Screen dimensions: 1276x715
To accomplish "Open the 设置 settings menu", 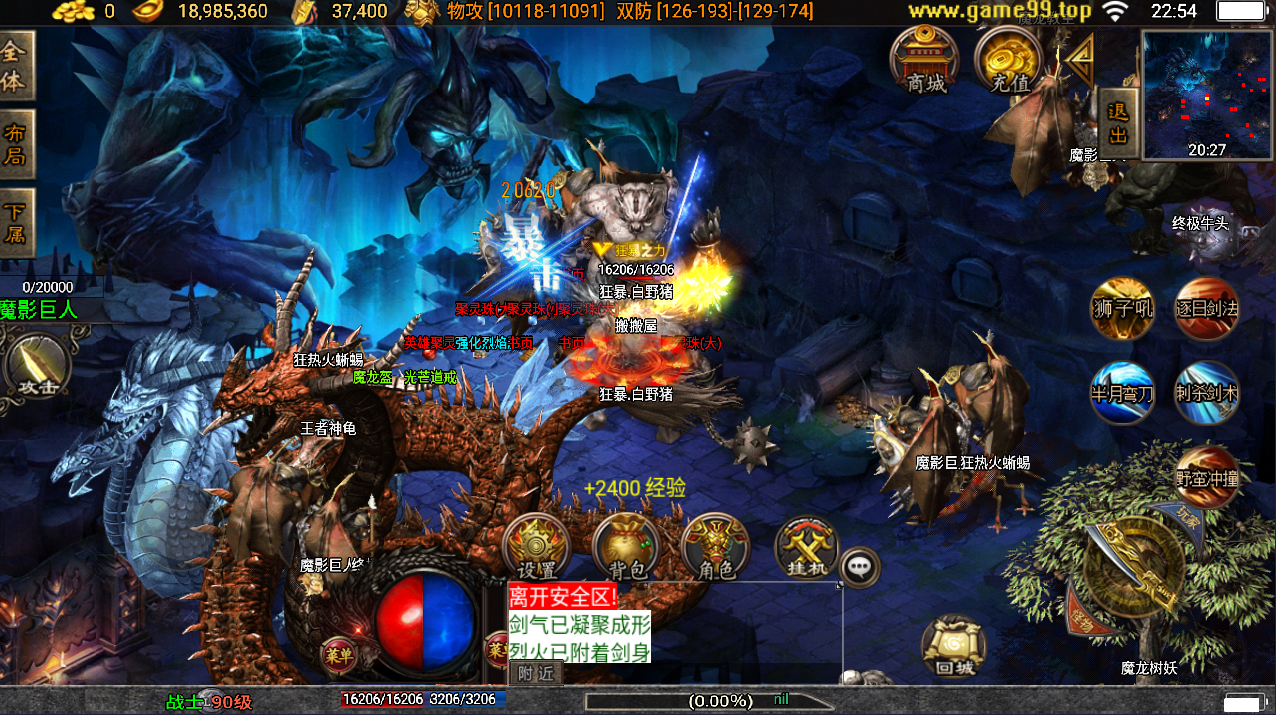I will tap(537, 547).
